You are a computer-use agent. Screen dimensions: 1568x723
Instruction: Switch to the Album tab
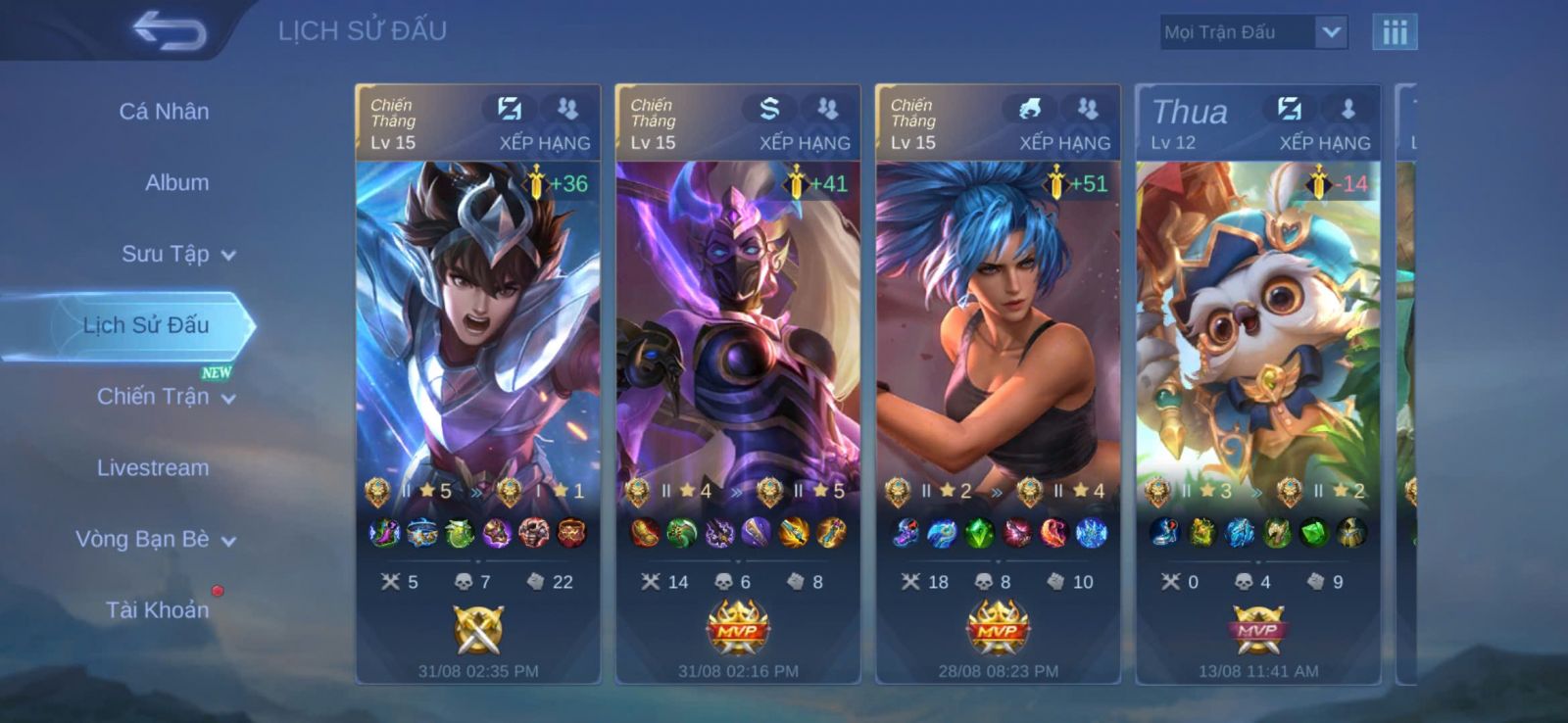(x=176, y=183)
